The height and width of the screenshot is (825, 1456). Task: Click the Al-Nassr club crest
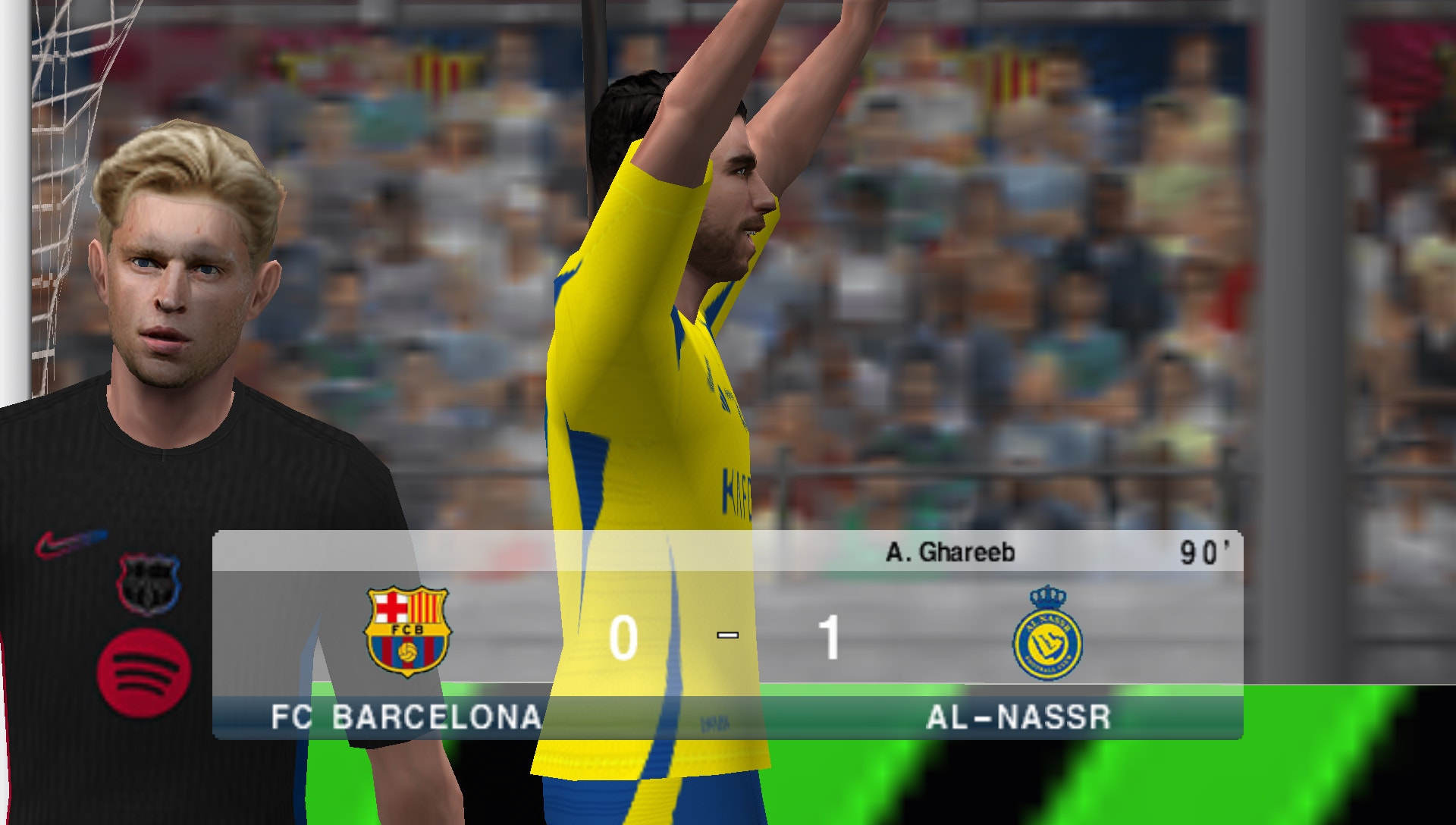[x=1049, y=641]
